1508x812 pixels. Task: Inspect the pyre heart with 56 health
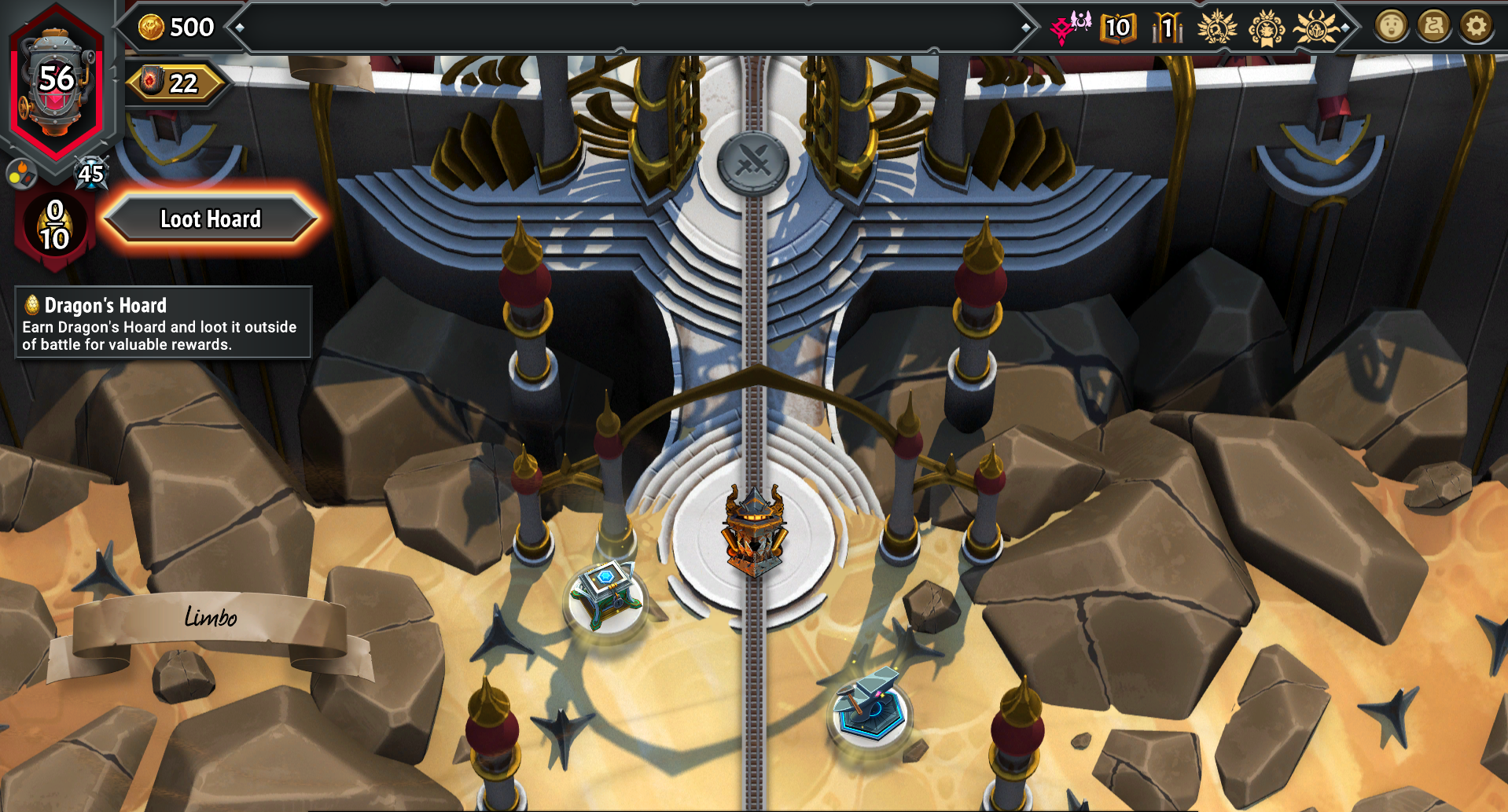click(56, 83)
